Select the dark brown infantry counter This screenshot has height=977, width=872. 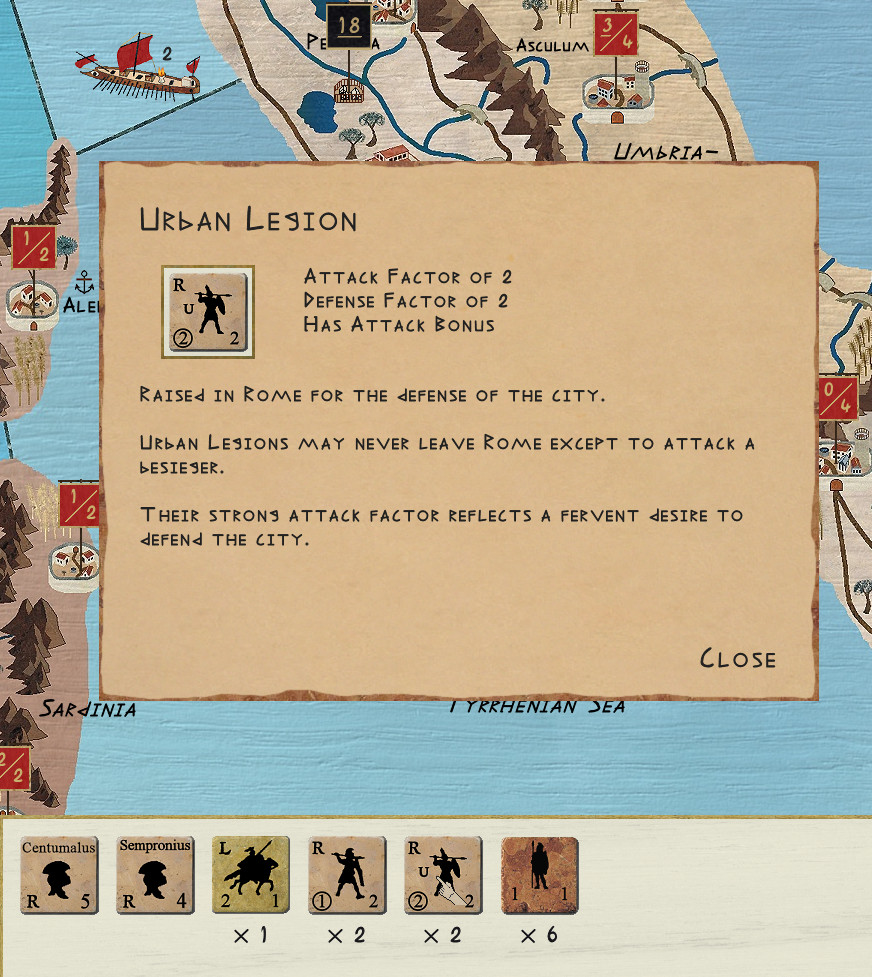pos(539,876)
